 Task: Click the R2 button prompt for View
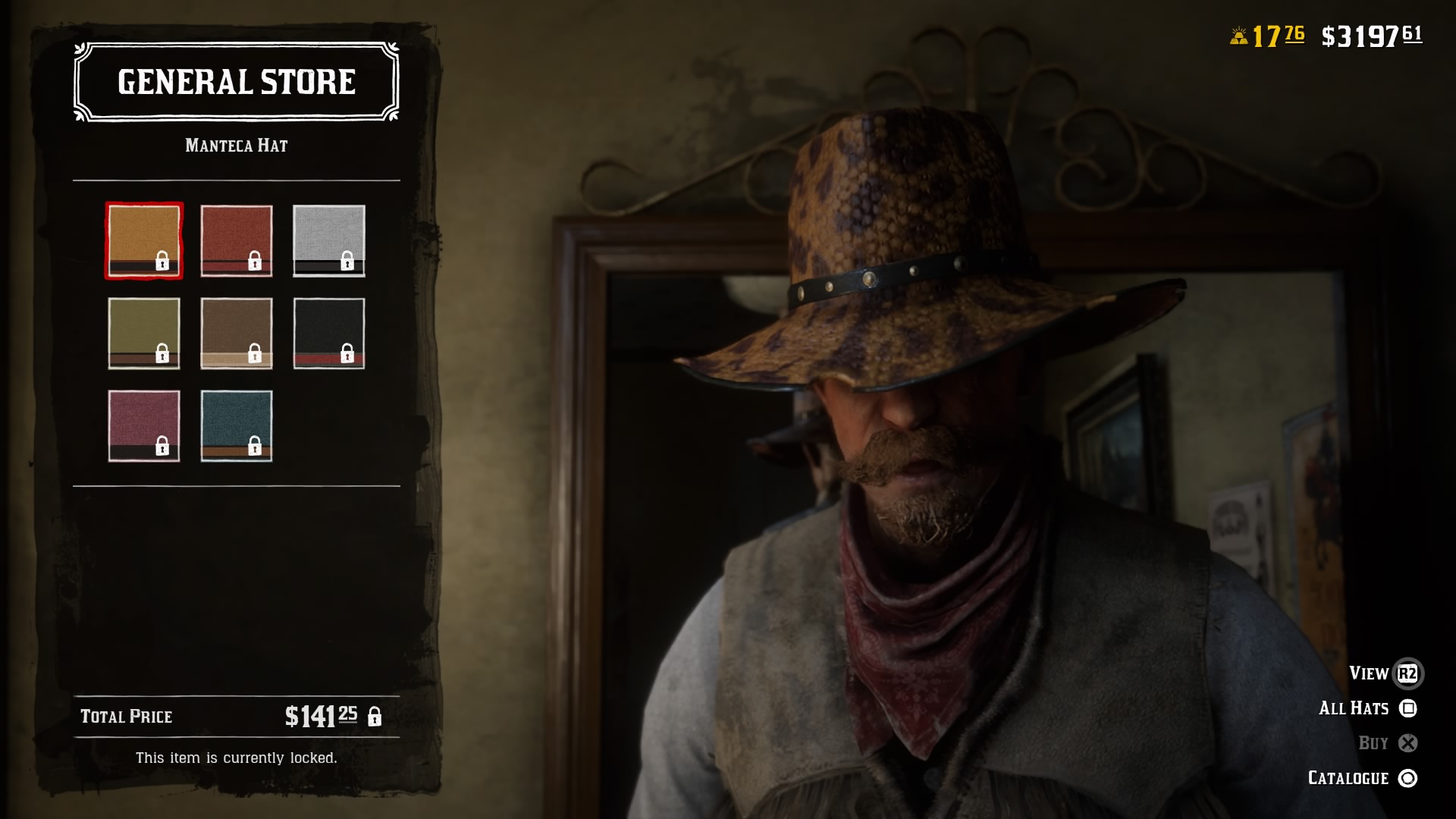1407,673
